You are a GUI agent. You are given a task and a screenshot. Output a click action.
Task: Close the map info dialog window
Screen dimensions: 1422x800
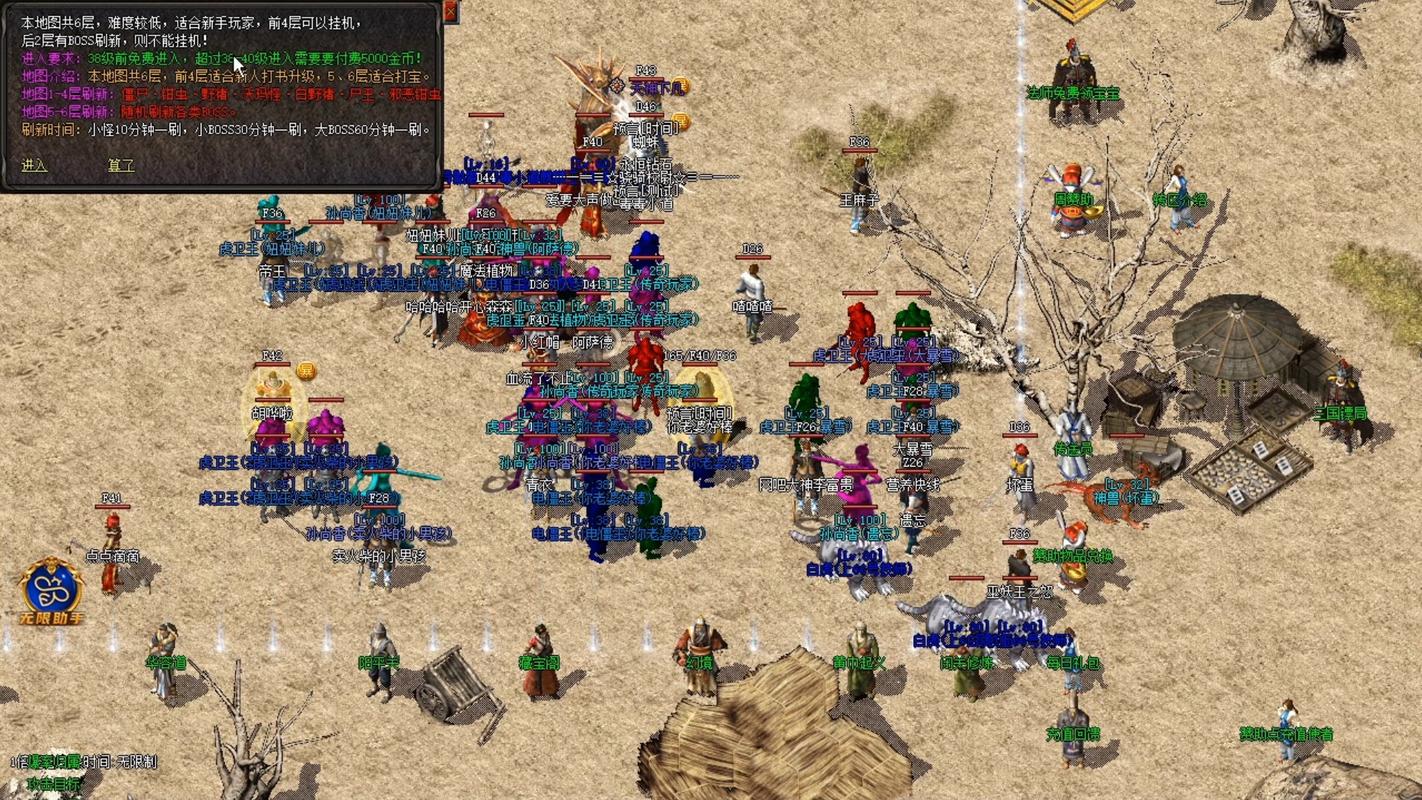[x=450, y=11]
